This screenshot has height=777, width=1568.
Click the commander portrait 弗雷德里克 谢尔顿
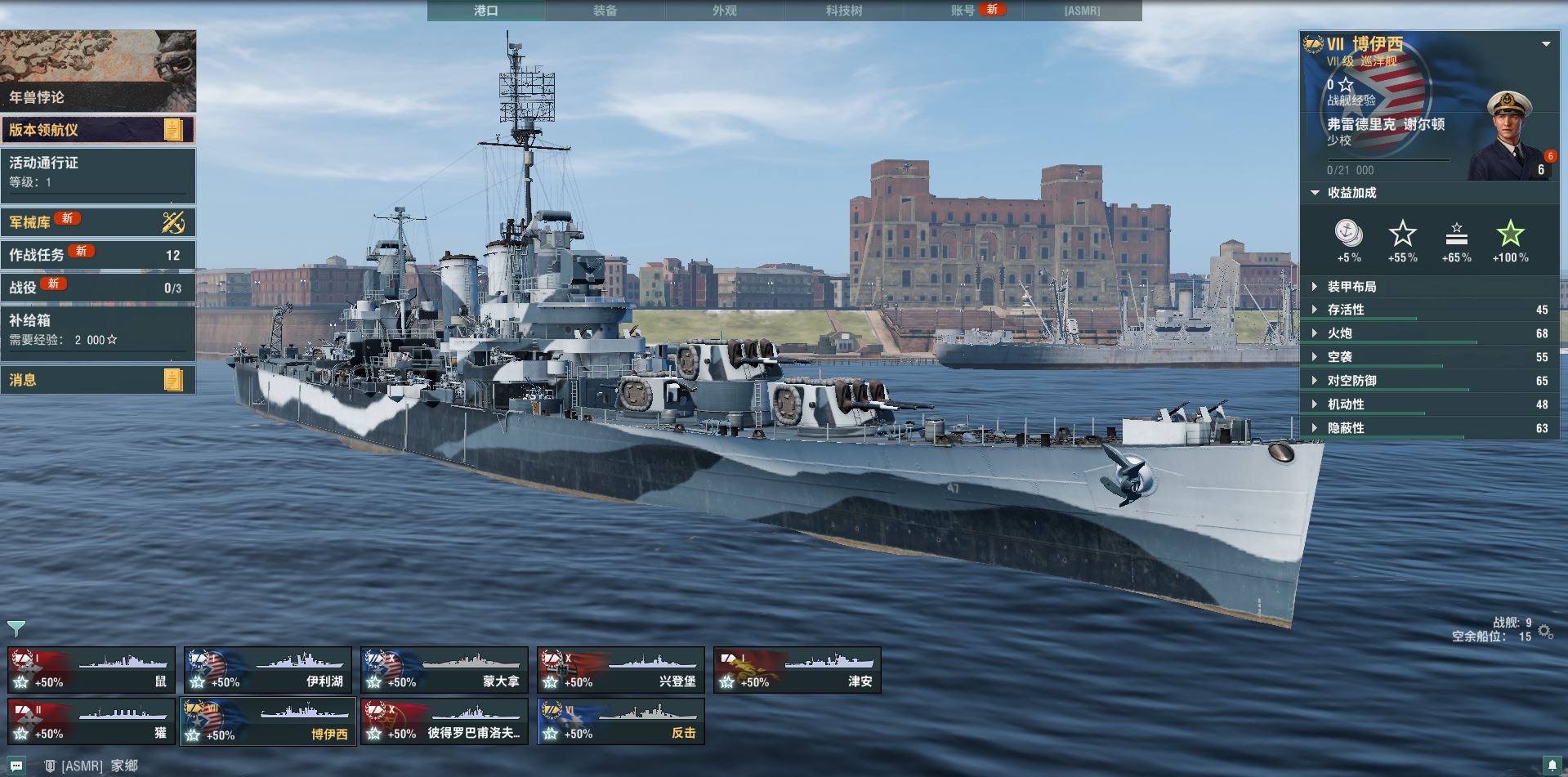click(1509, 136)
